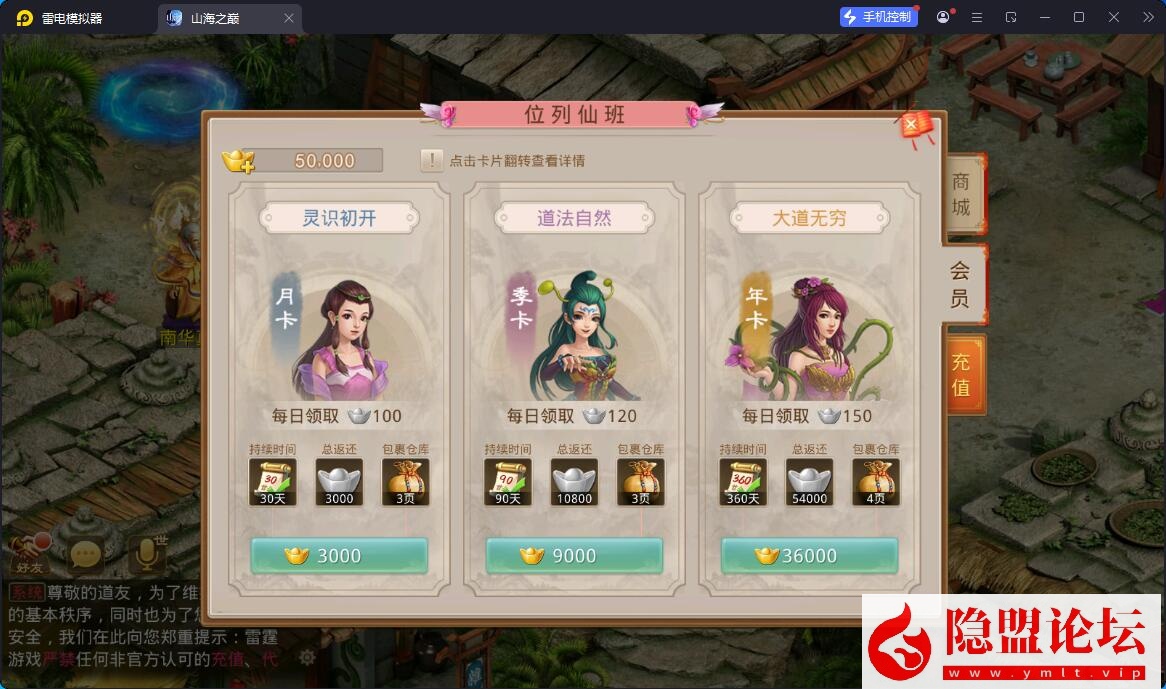The height and width of the screenshot is (689, 1166).
Task: Open the chat speech bubble
Action: 86,553
